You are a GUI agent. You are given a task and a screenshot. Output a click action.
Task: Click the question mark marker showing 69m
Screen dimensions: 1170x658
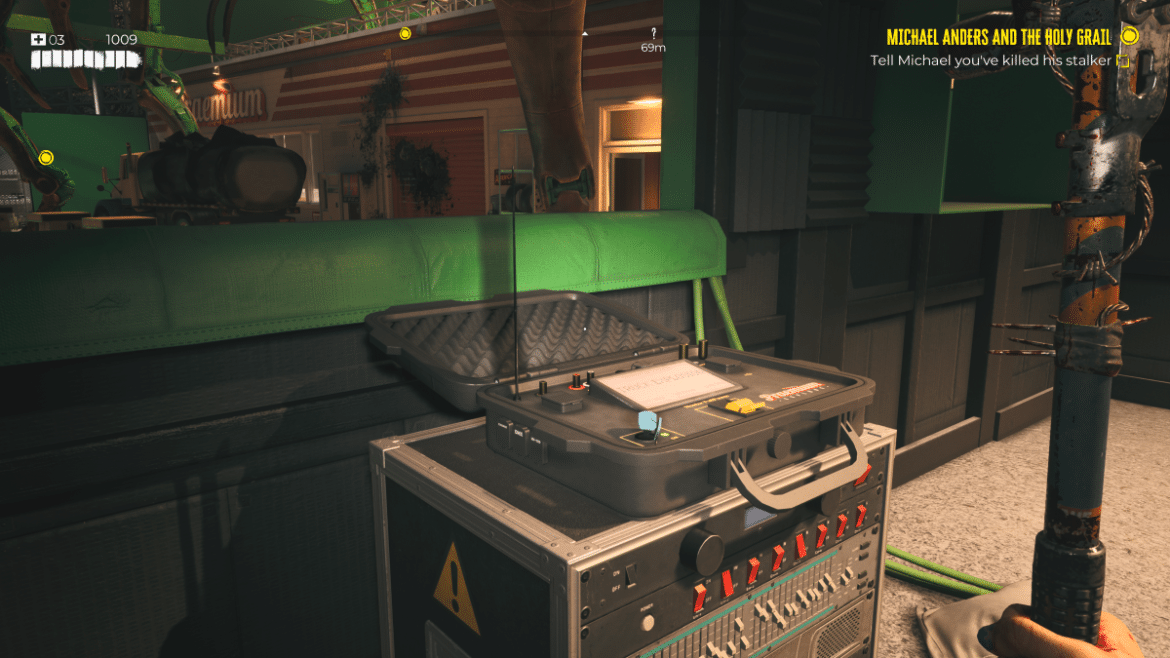[653, 34]
